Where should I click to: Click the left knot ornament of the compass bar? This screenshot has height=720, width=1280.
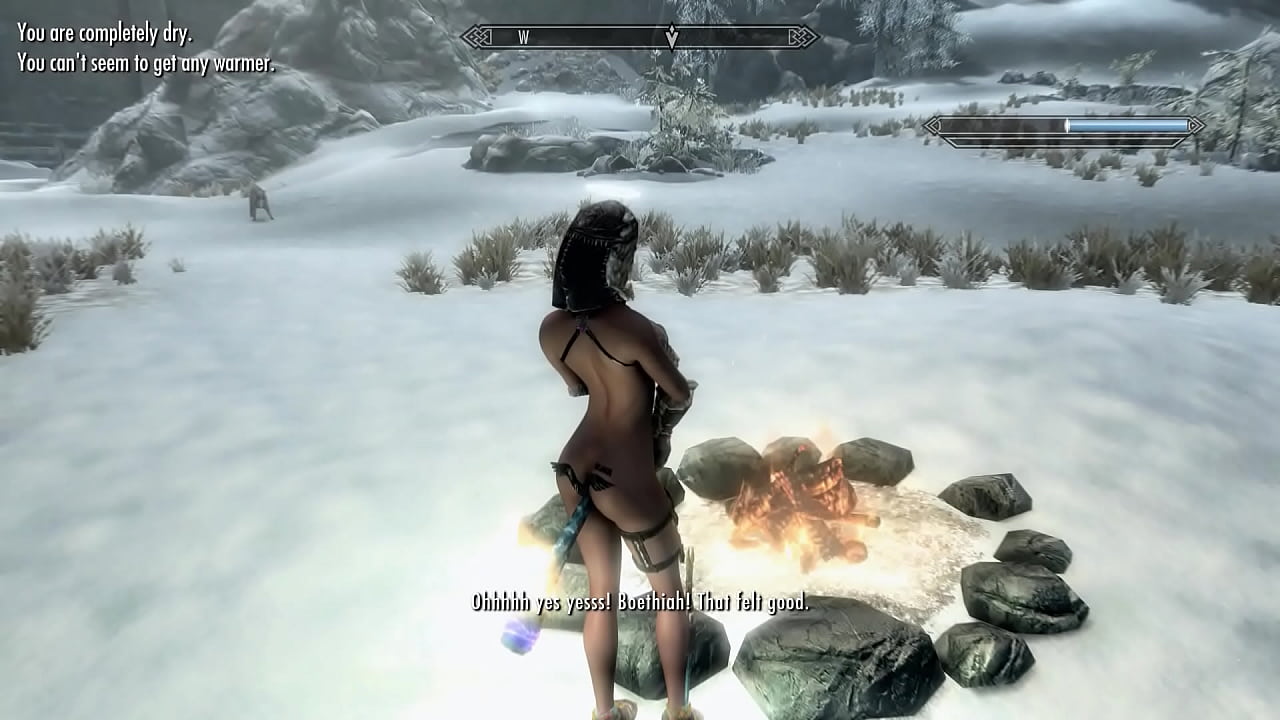477,36
